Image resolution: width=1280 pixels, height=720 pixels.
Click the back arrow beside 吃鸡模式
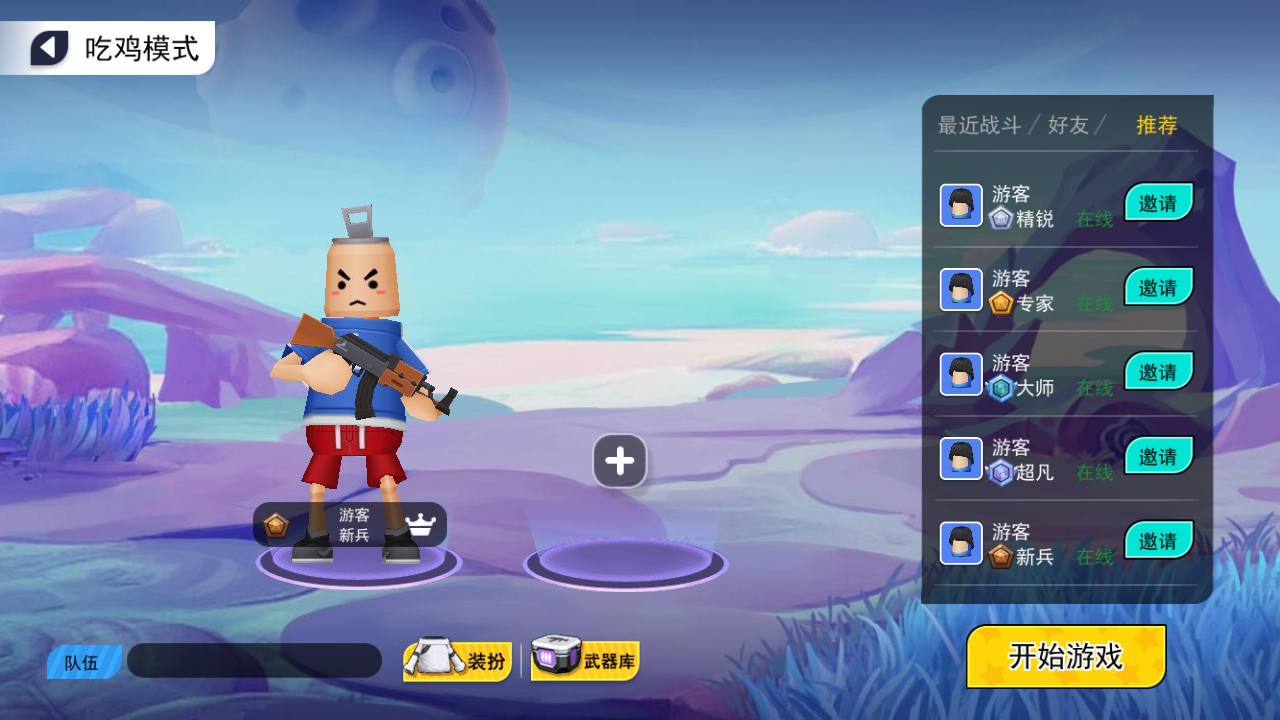[49, 48]
